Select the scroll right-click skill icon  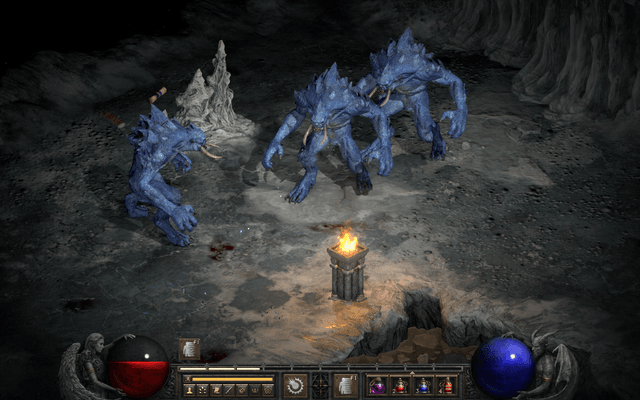[x=345, y=385]
